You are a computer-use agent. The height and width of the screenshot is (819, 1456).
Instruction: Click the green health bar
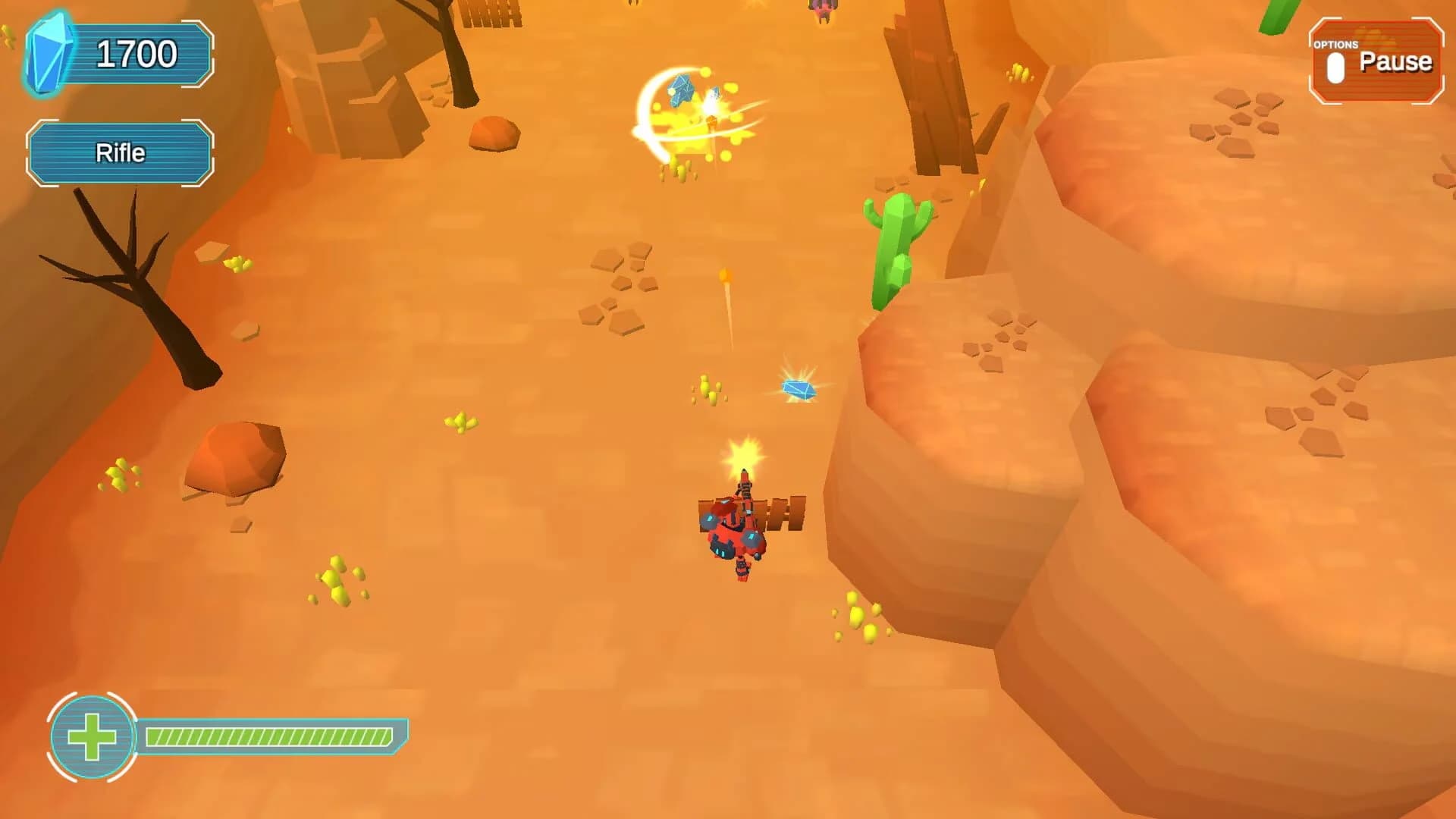point(269,734)
